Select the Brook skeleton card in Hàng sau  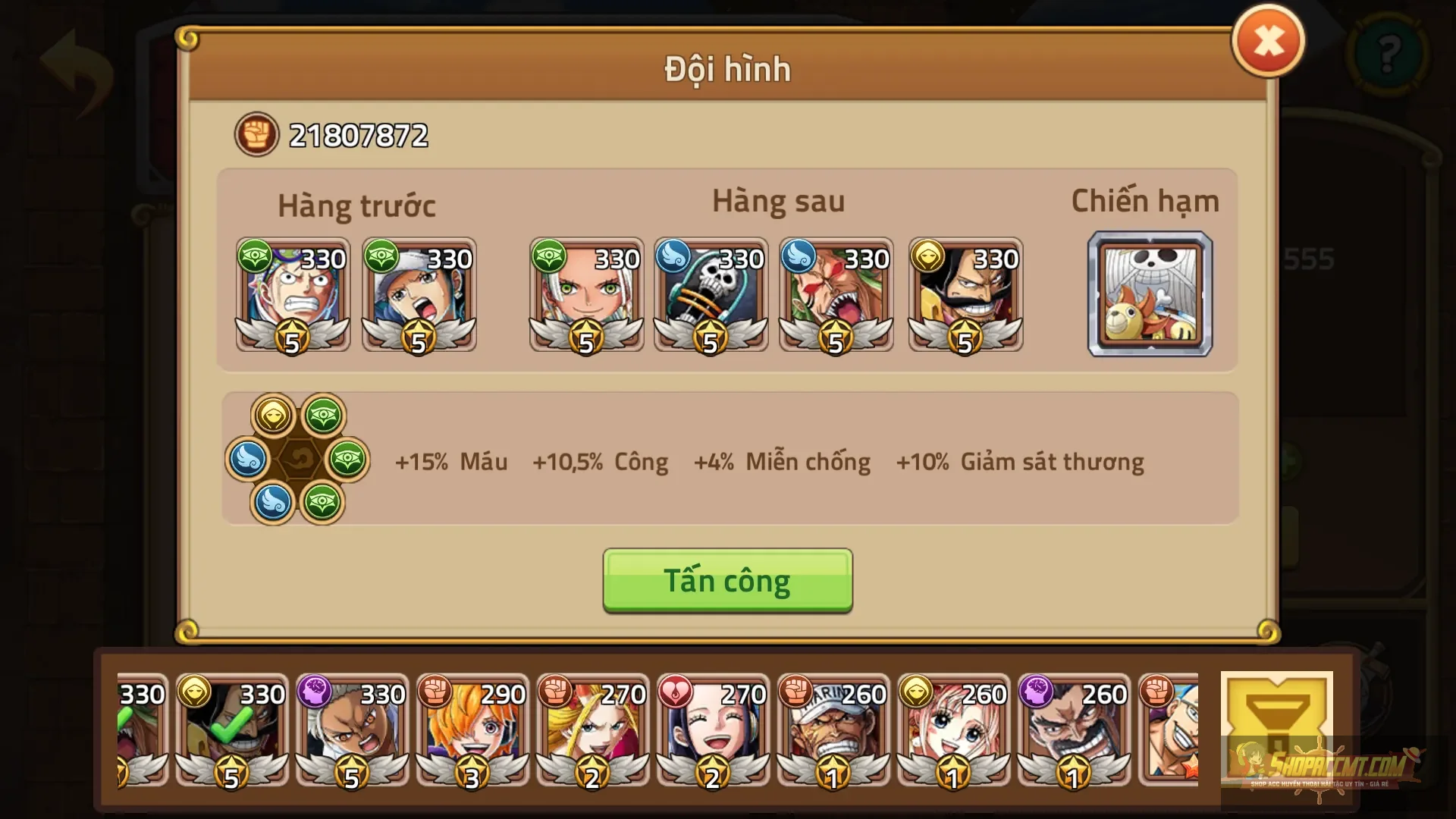(x=711, y=296)
